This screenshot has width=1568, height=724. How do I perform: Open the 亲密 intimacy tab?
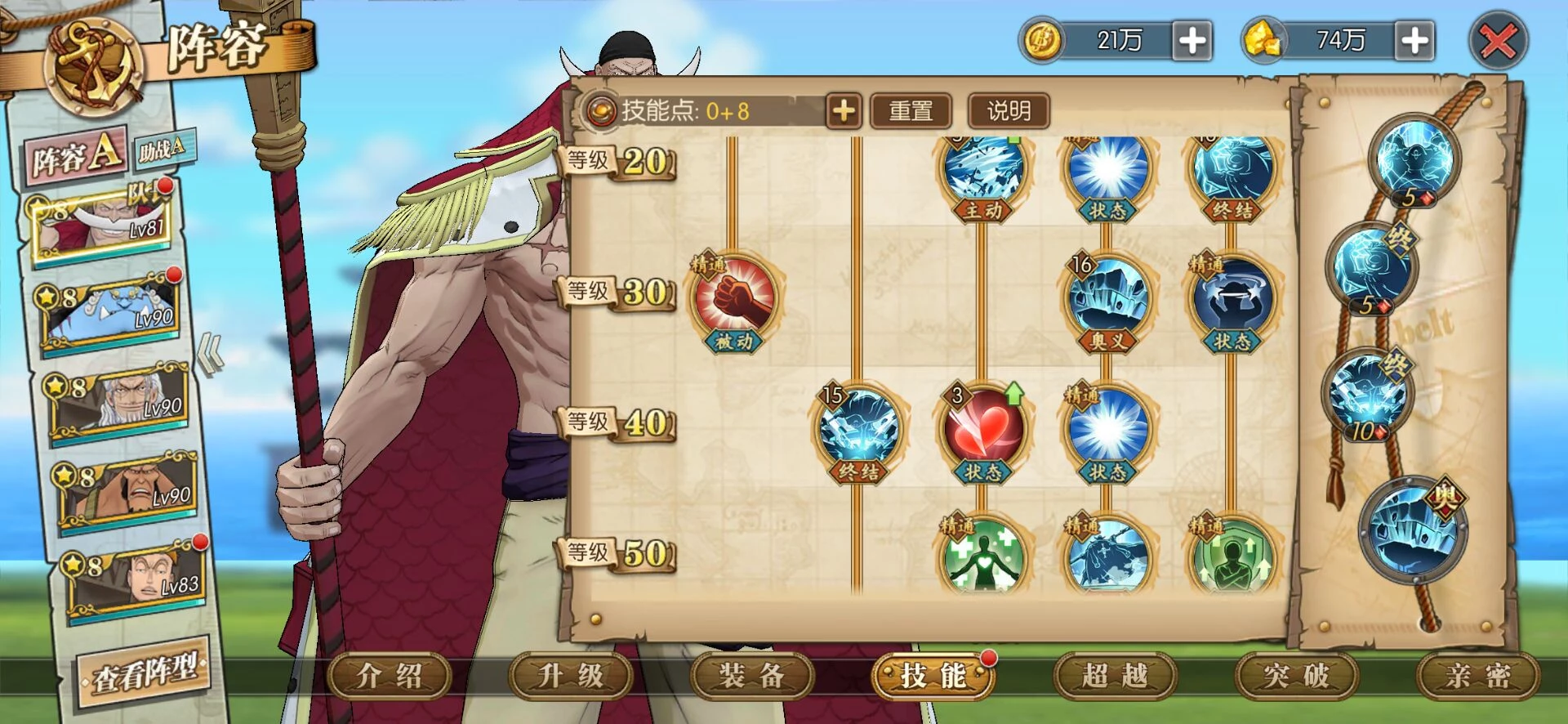[1477, 677]
